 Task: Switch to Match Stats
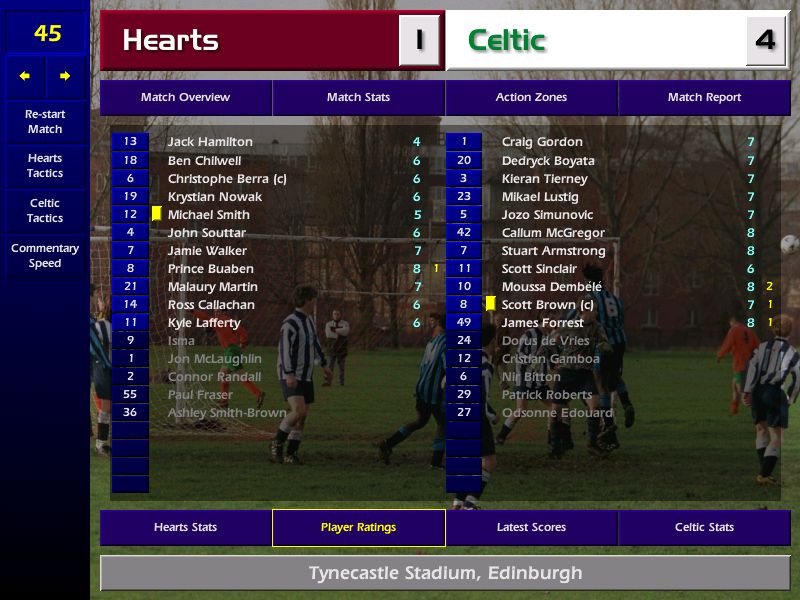(x=358, y=97)
